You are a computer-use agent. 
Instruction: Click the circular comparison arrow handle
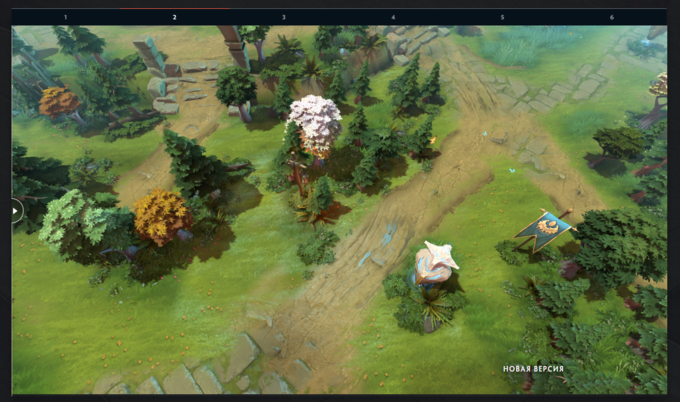(x=14, y=210)
